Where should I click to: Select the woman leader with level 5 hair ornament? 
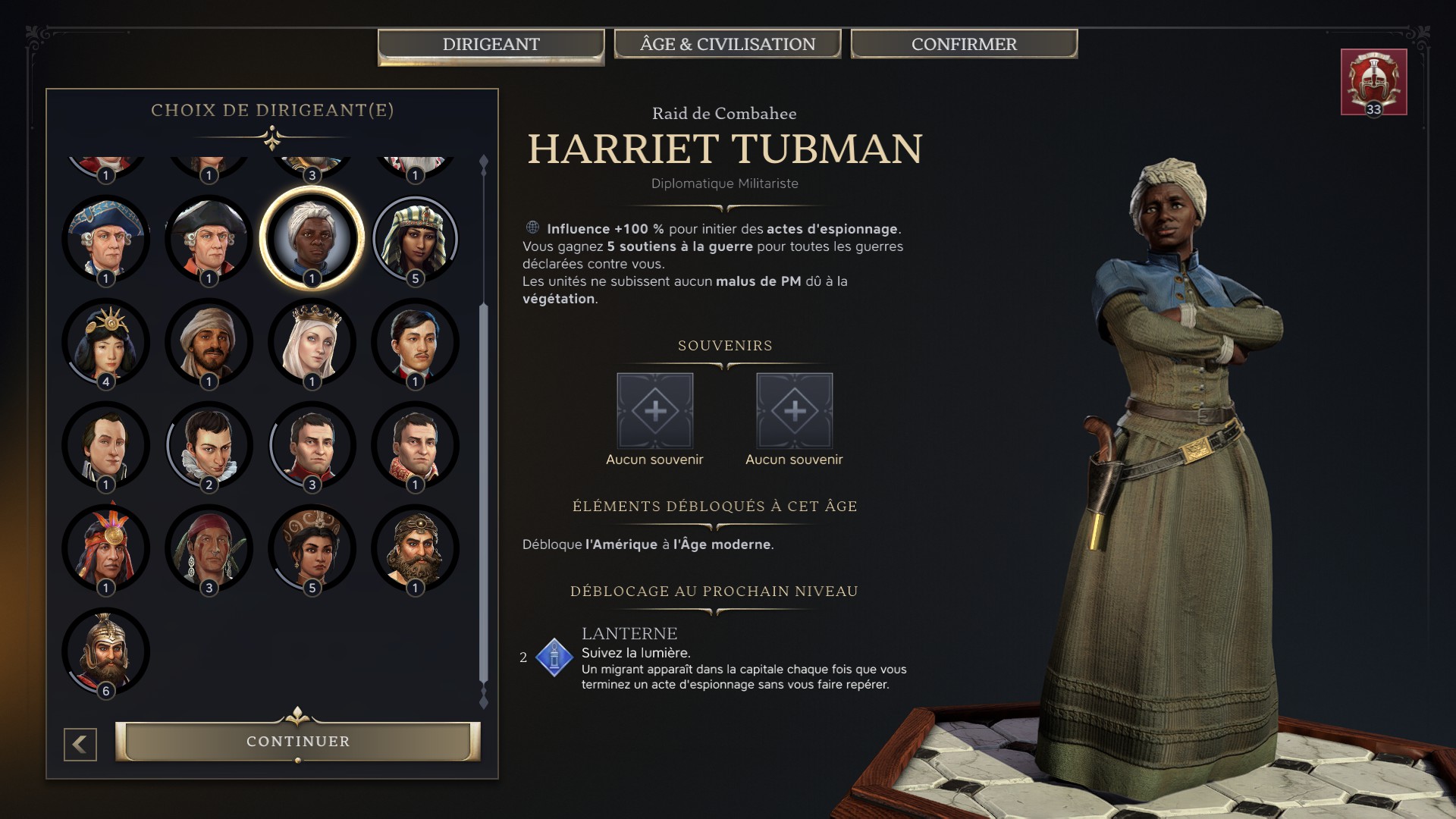point(312,548)
